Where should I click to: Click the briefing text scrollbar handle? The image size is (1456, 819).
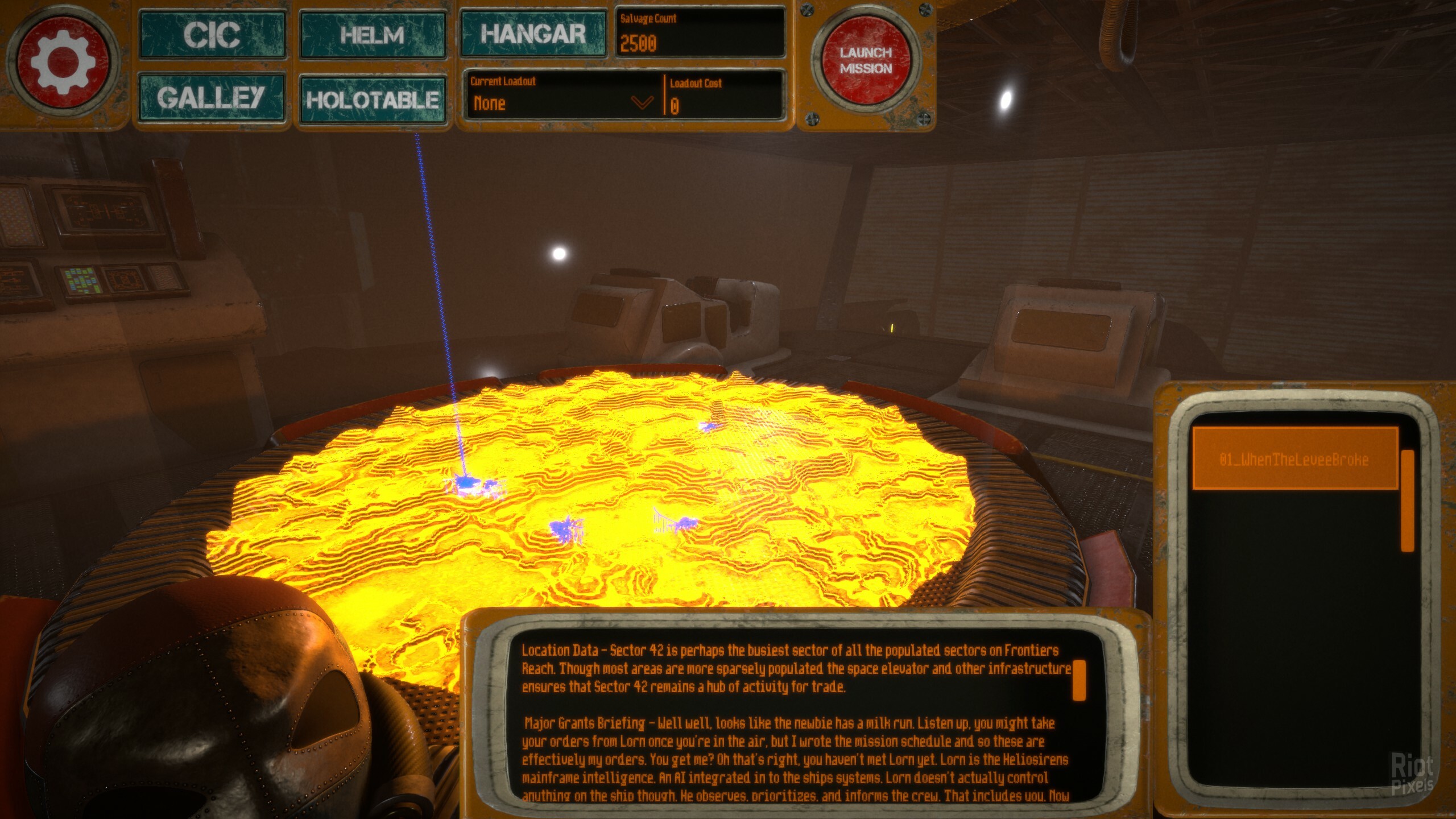(x=1079, y=680)
